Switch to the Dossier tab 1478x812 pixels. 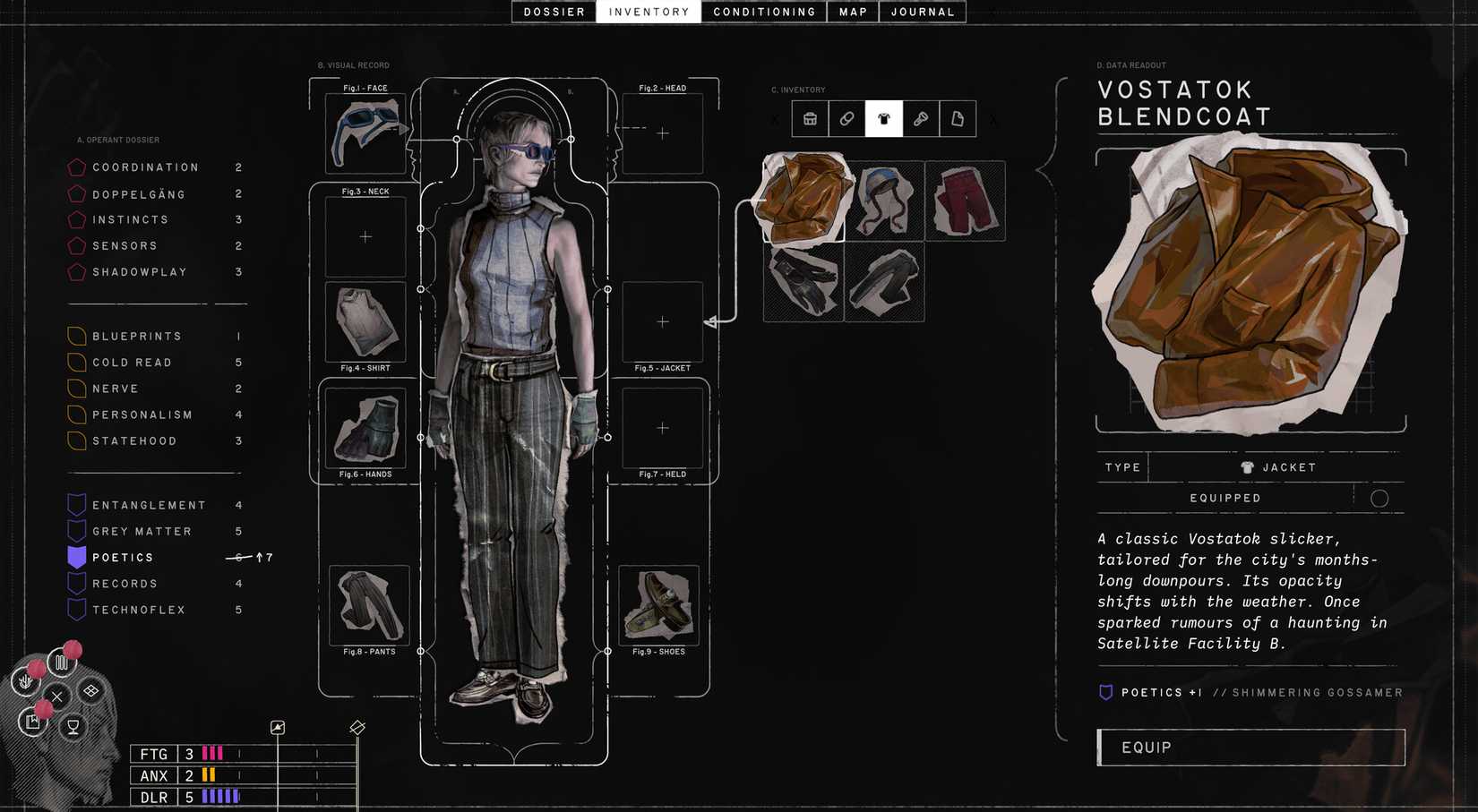pos(553,12)
